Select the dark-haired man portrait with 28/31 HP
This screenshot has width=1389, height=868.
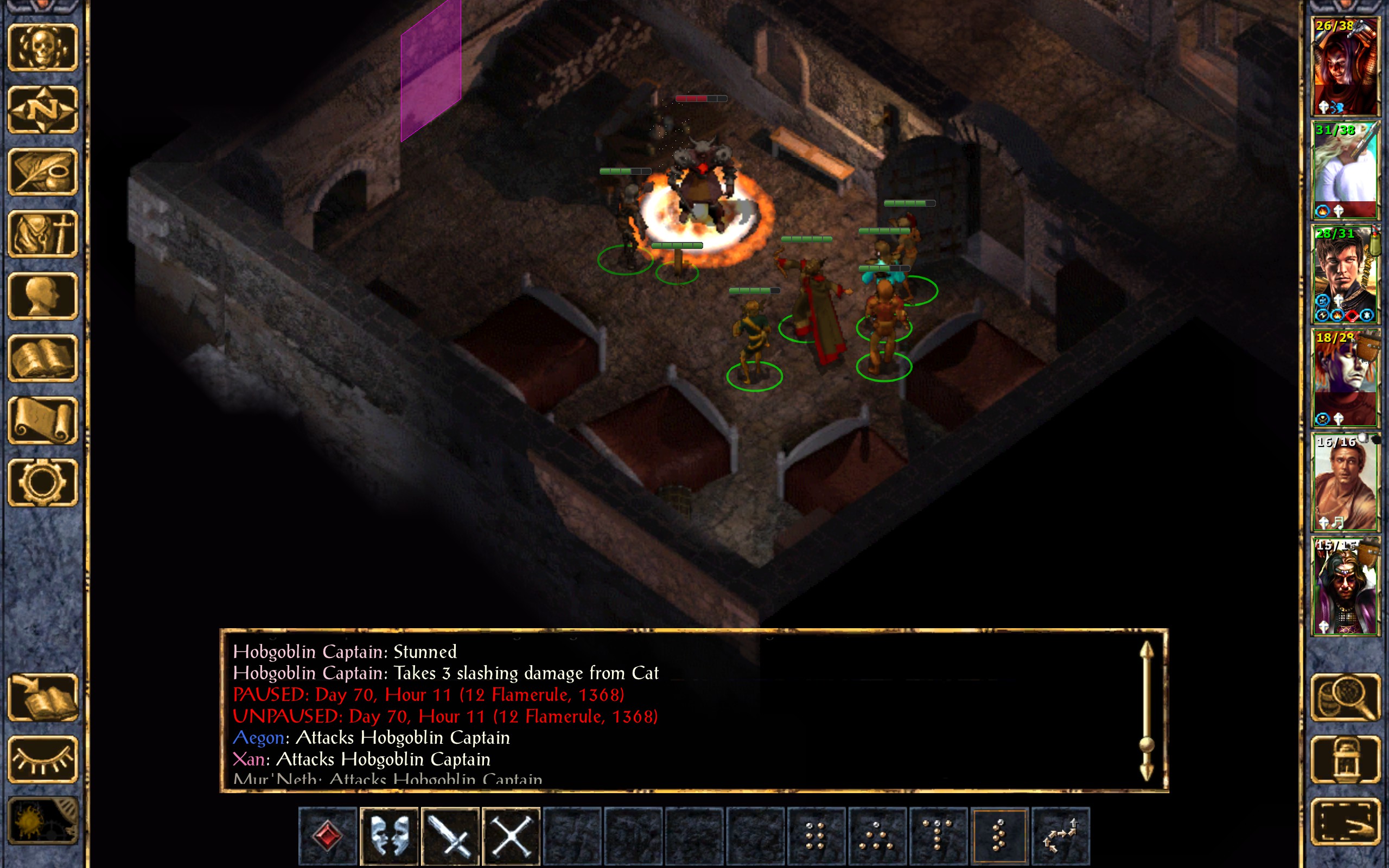pyautogui.click(x=1345, y=274)
